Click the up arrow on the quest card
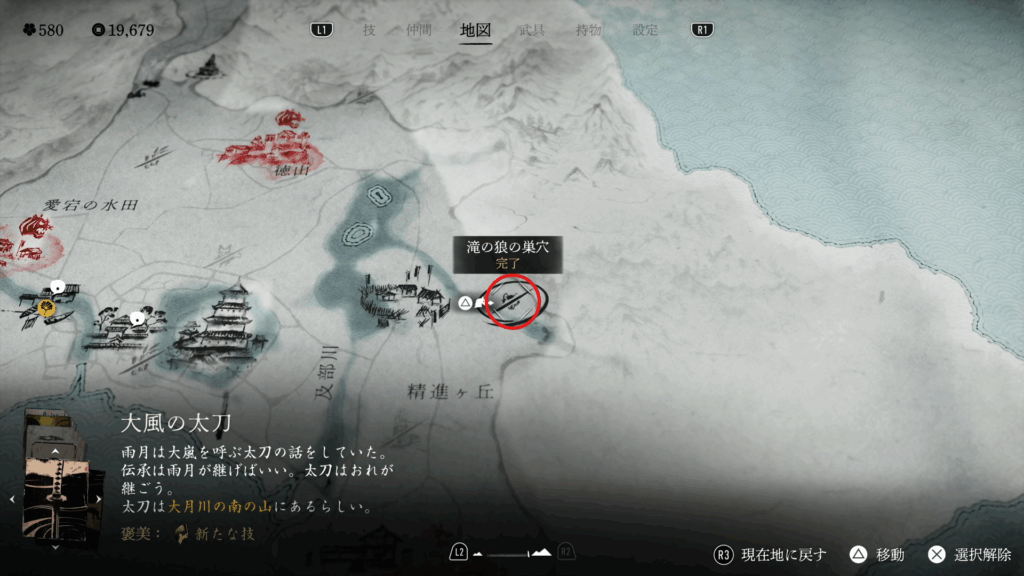This screenshot has height=576, width=1024. point(56,451)
